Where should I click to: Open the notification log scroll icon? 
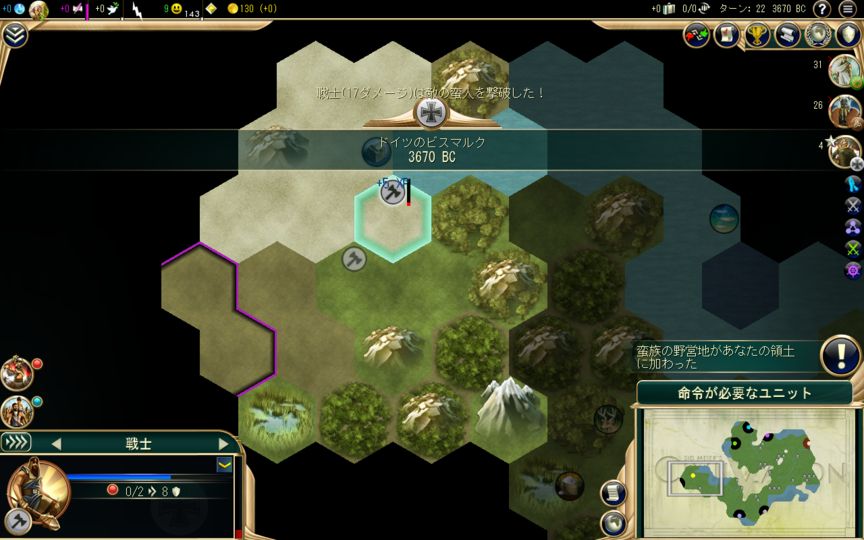787,35
